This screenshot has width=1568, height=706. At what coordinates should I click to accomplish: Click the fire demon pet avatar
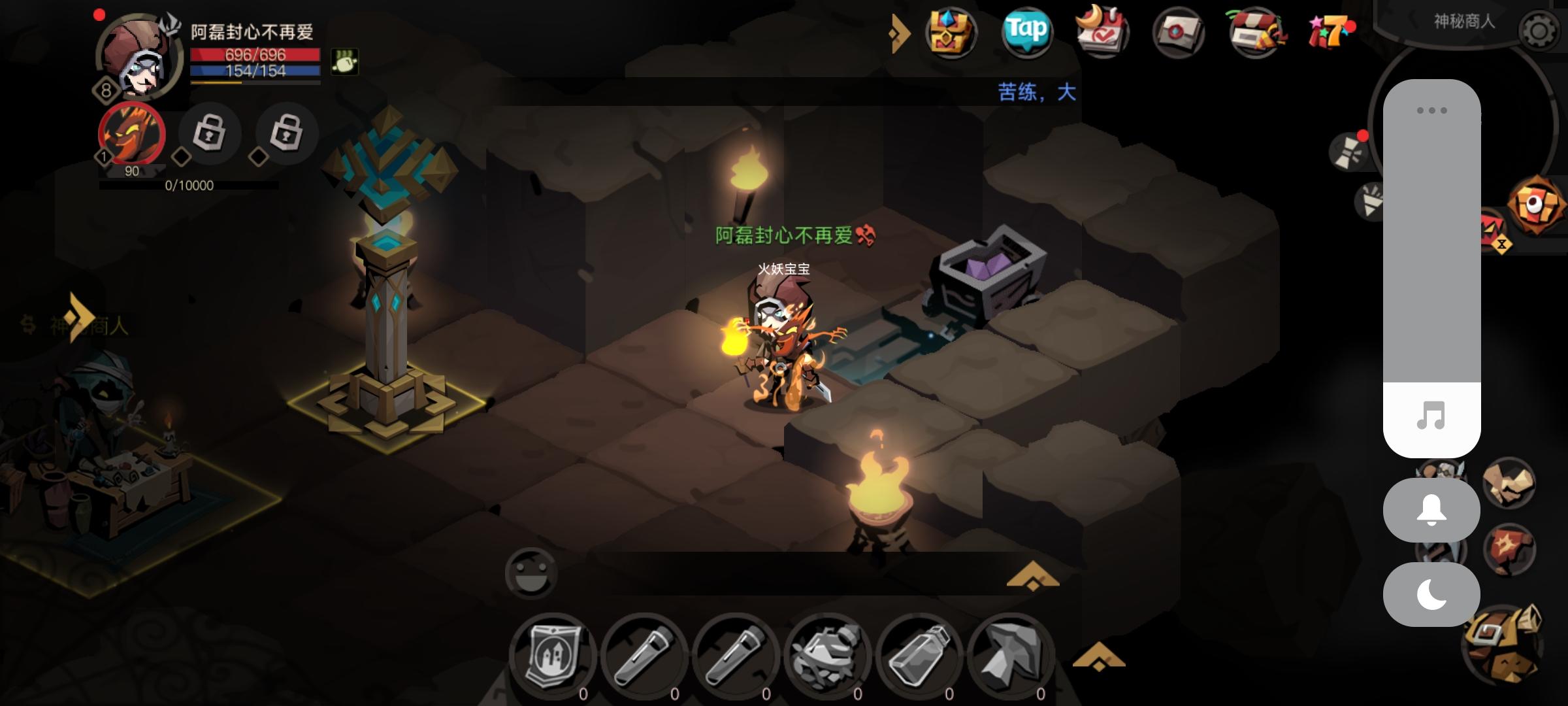[x=131, y=134]
